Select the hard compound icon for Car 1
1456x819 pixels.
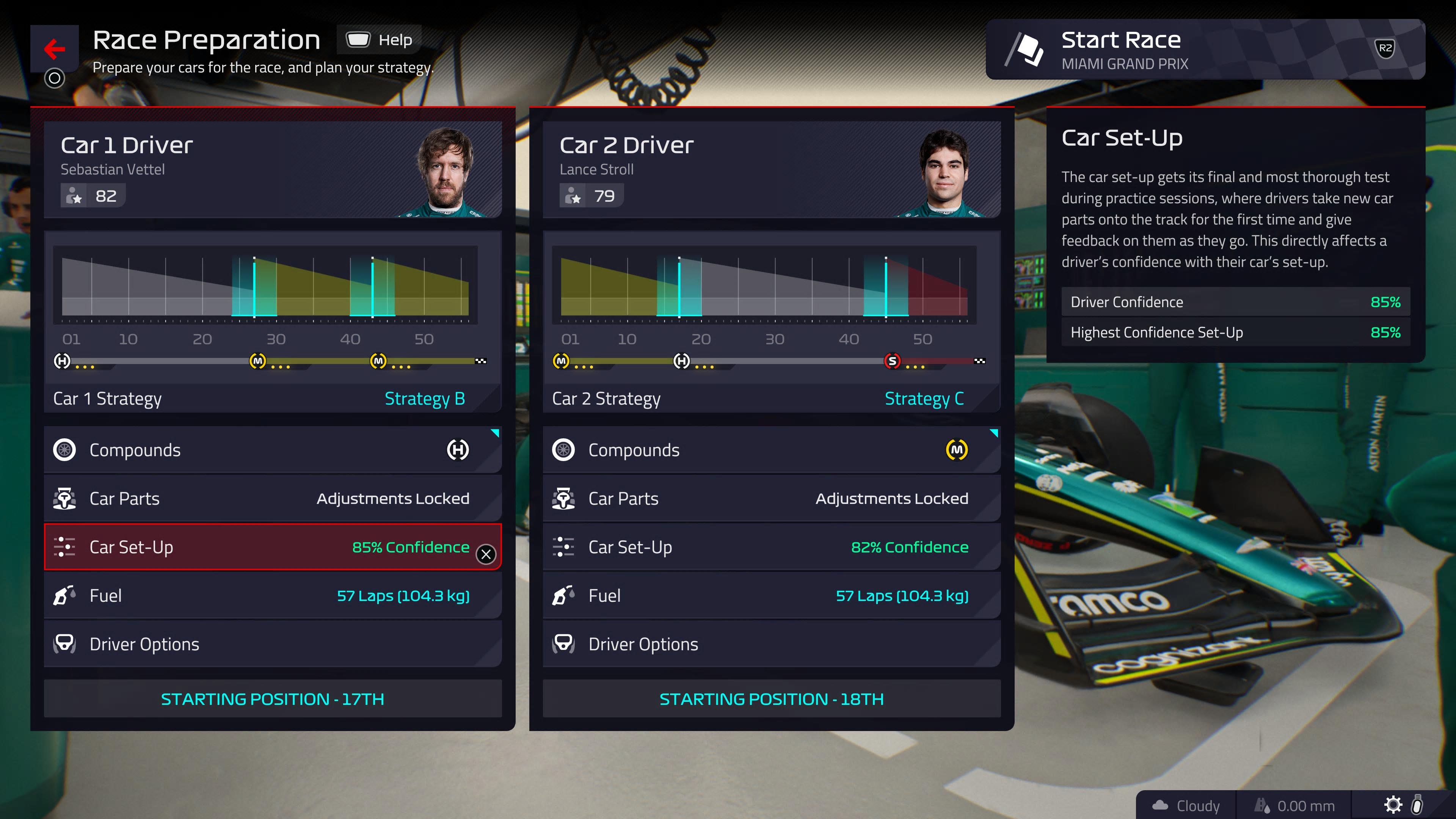coord(458,450)
